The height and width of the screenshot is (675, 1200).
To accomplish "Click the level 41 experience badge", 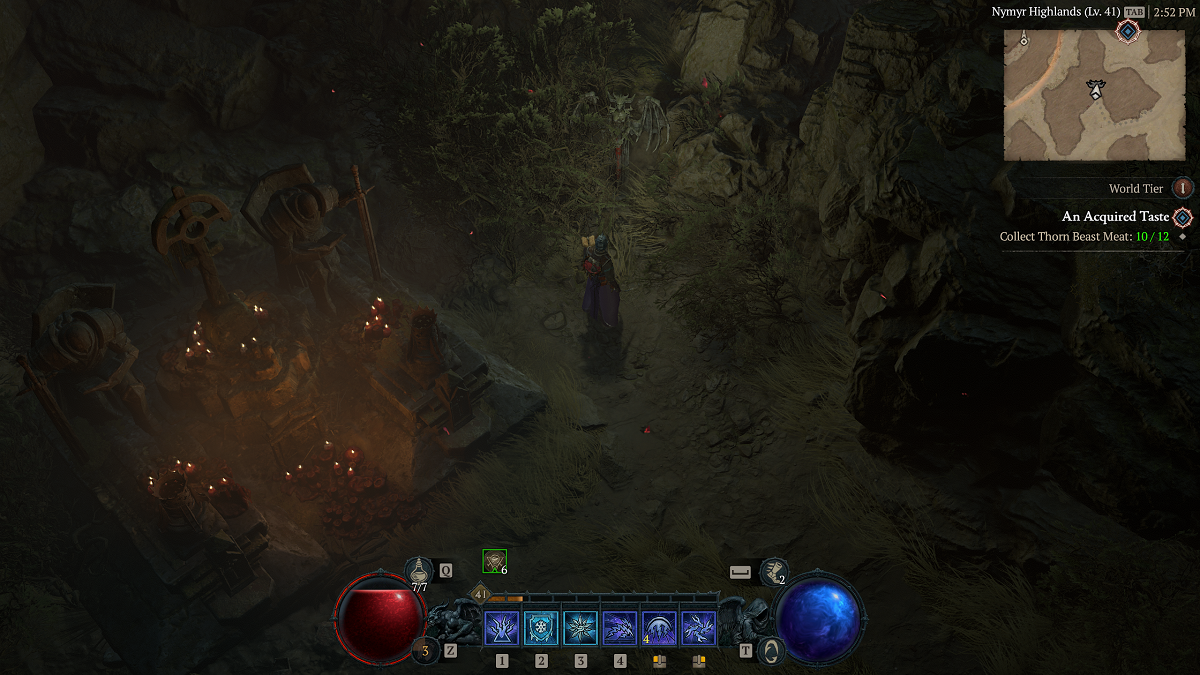I will pyautogui.click(x=480, y=594).
